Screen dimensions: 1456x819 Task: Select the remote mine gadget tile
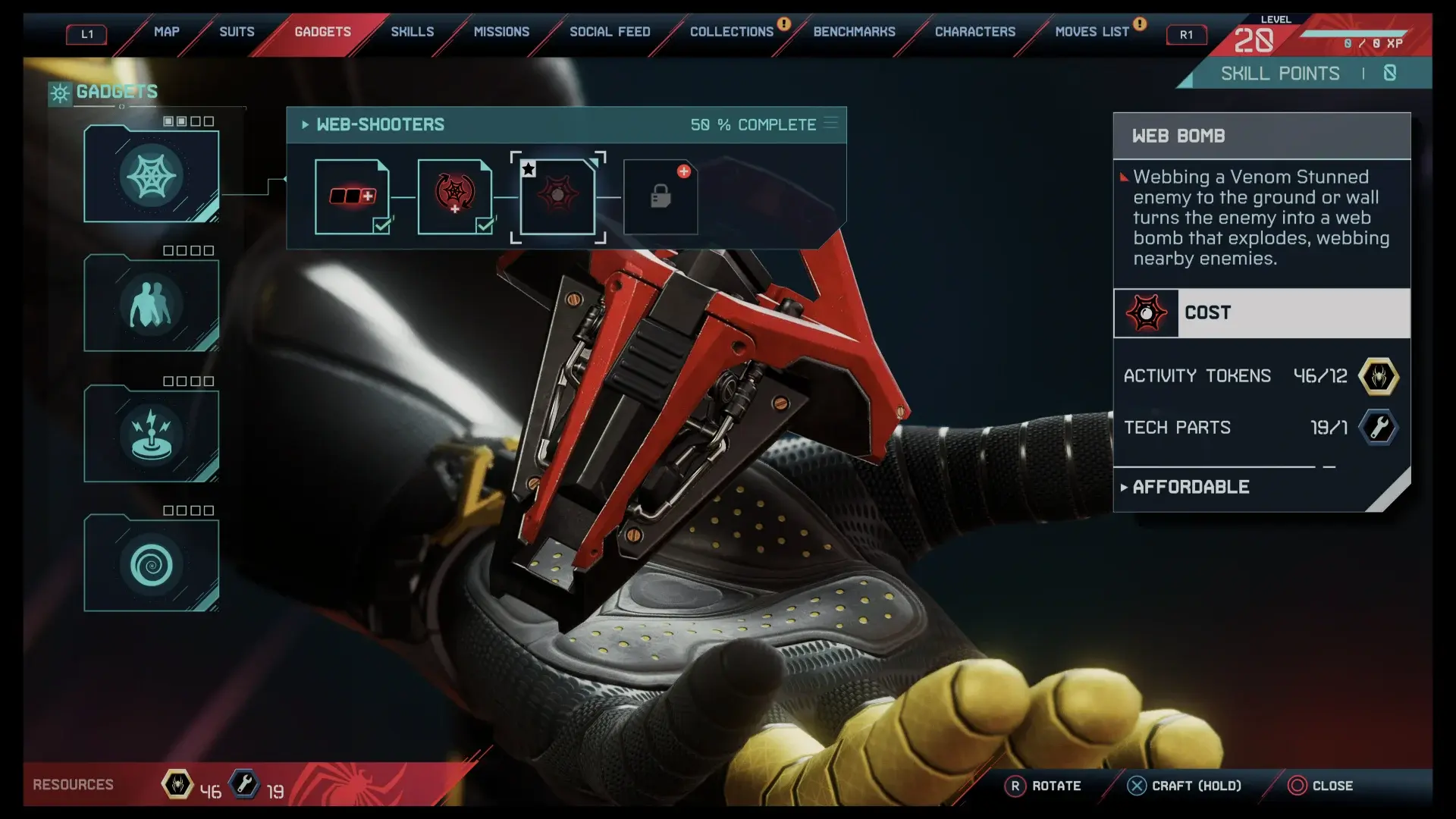(151, 435)
